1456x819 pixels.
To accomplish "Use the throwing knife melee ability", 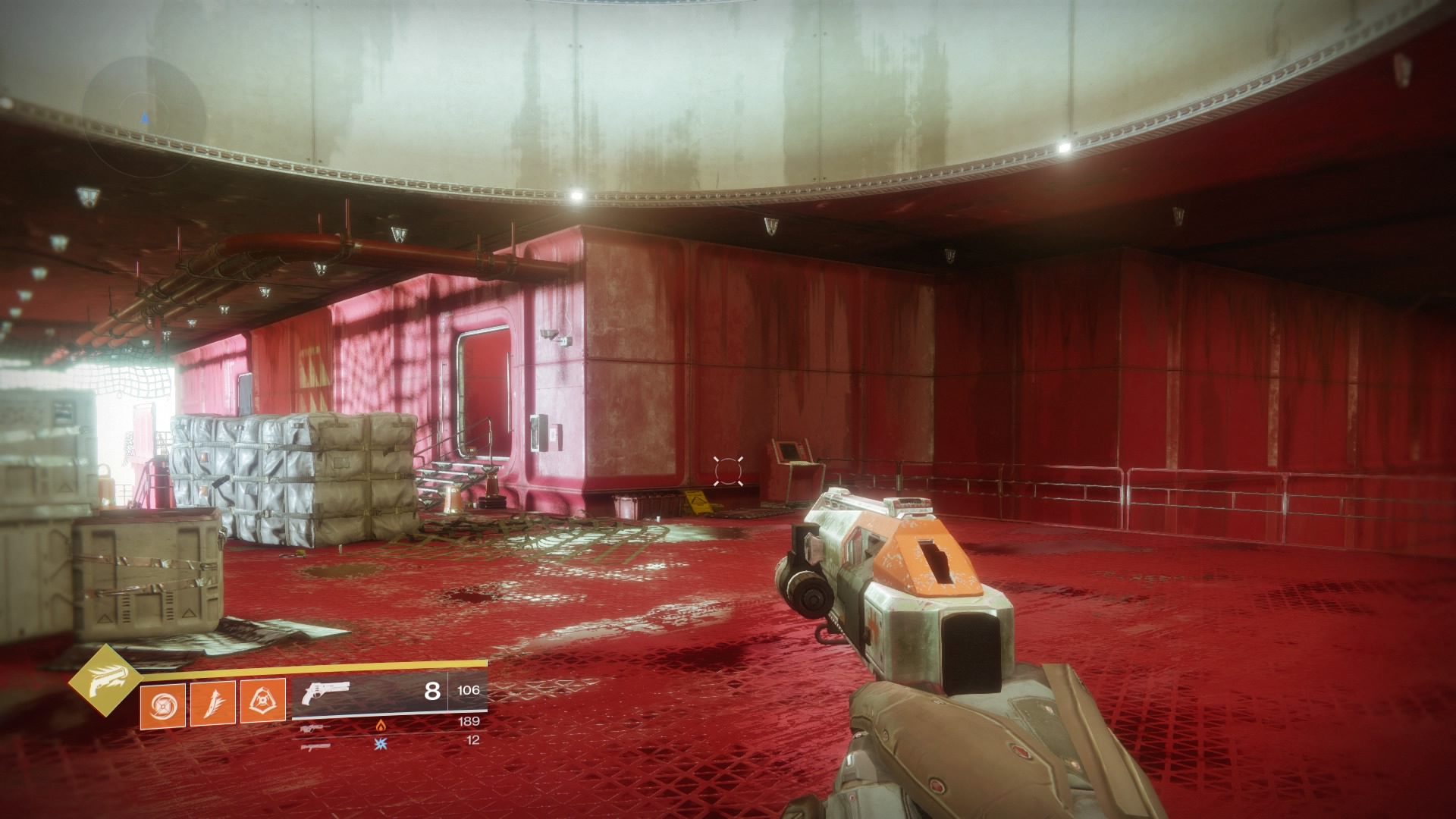I will 212,702.
